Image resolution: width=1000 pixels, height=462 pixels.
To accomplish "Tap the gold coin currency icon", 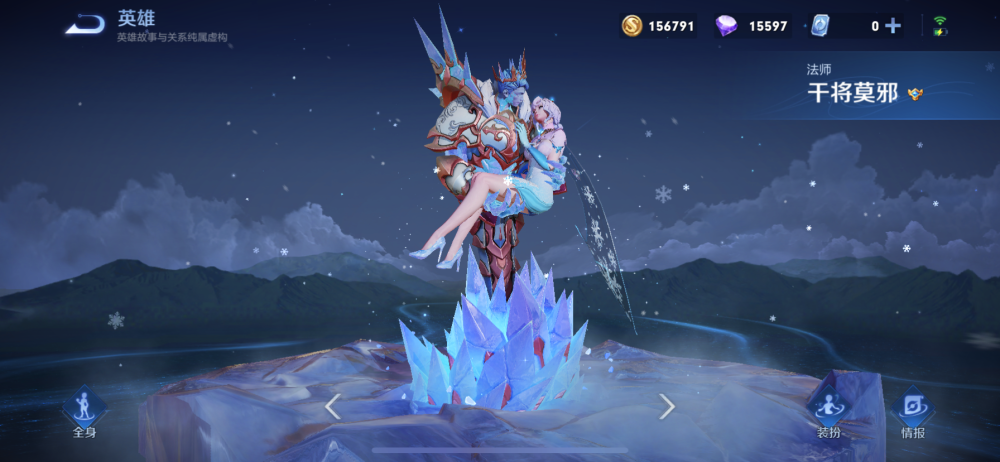I will (632, 26).
